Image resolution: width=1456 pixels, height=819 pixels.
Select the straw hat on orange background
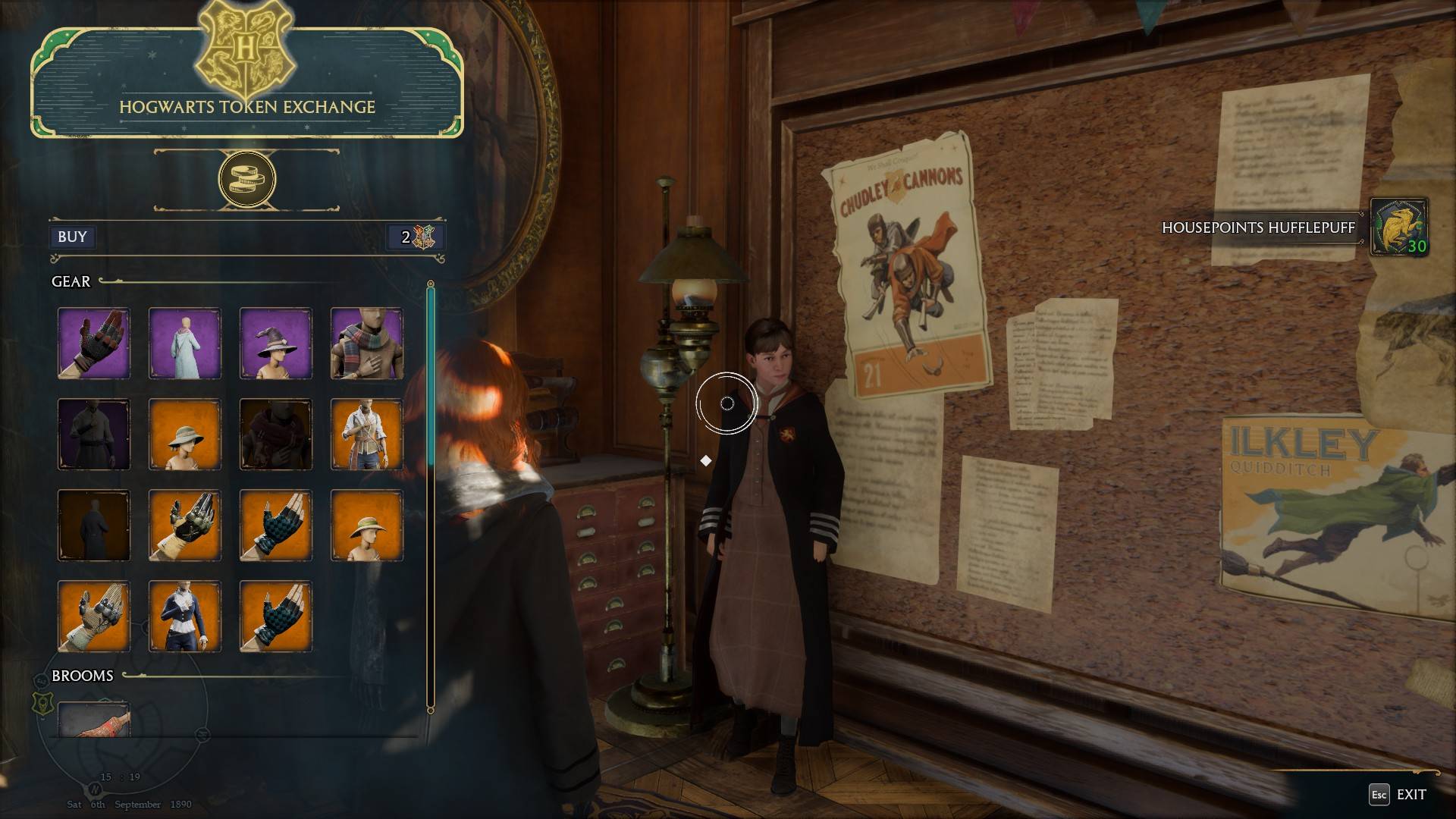pyautogui.click(x=367, y=526)
